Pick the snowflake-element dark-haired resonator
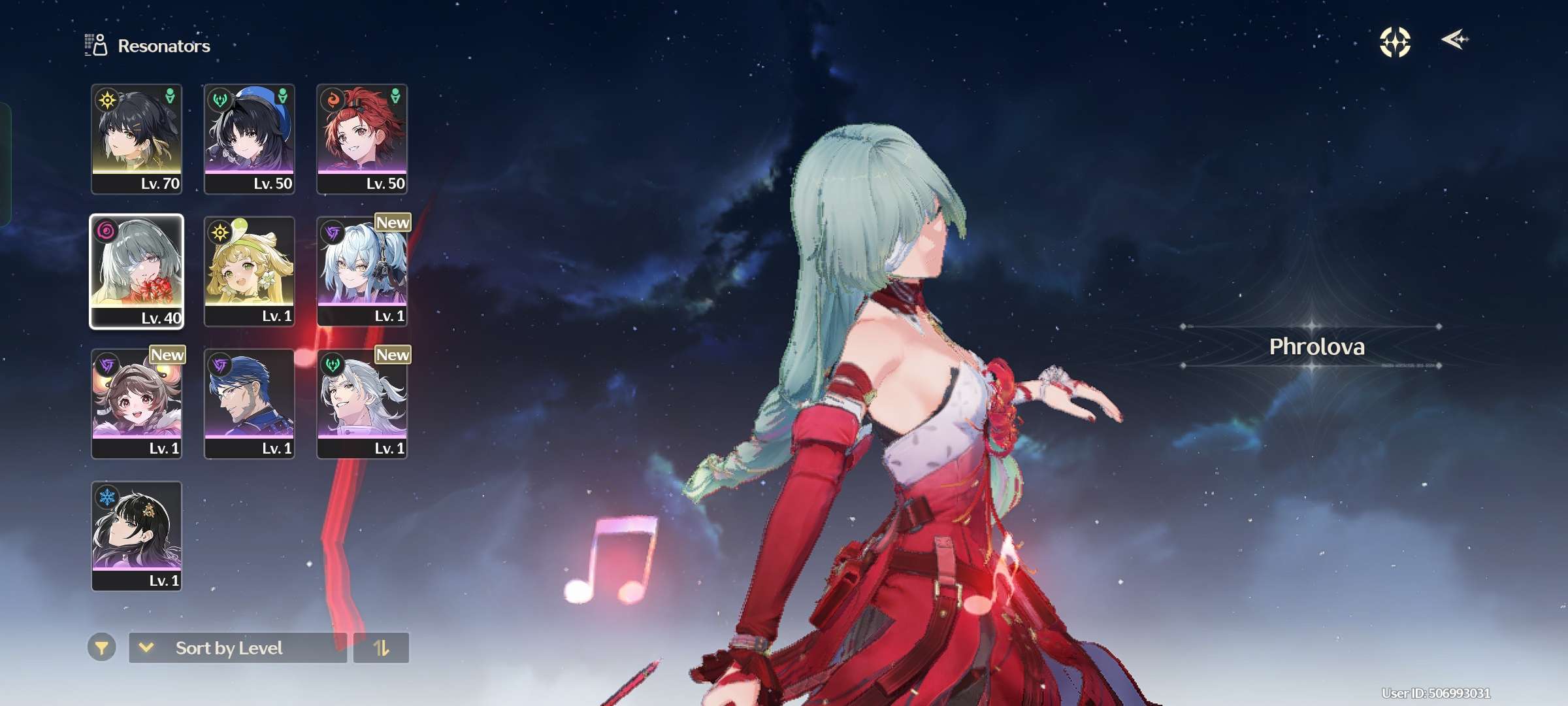 coord(137,535)
